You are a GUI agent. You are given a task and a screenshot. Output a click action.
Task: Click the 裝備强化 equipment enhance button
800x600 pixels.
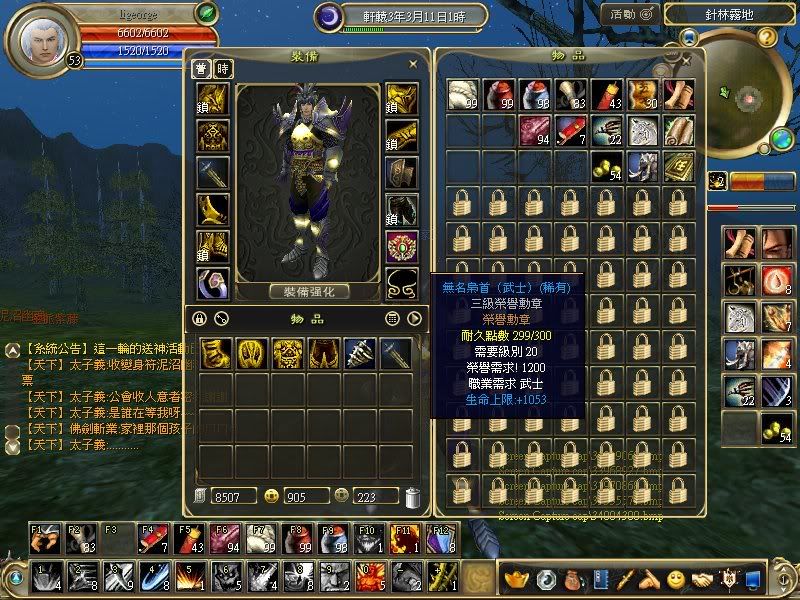308,292
